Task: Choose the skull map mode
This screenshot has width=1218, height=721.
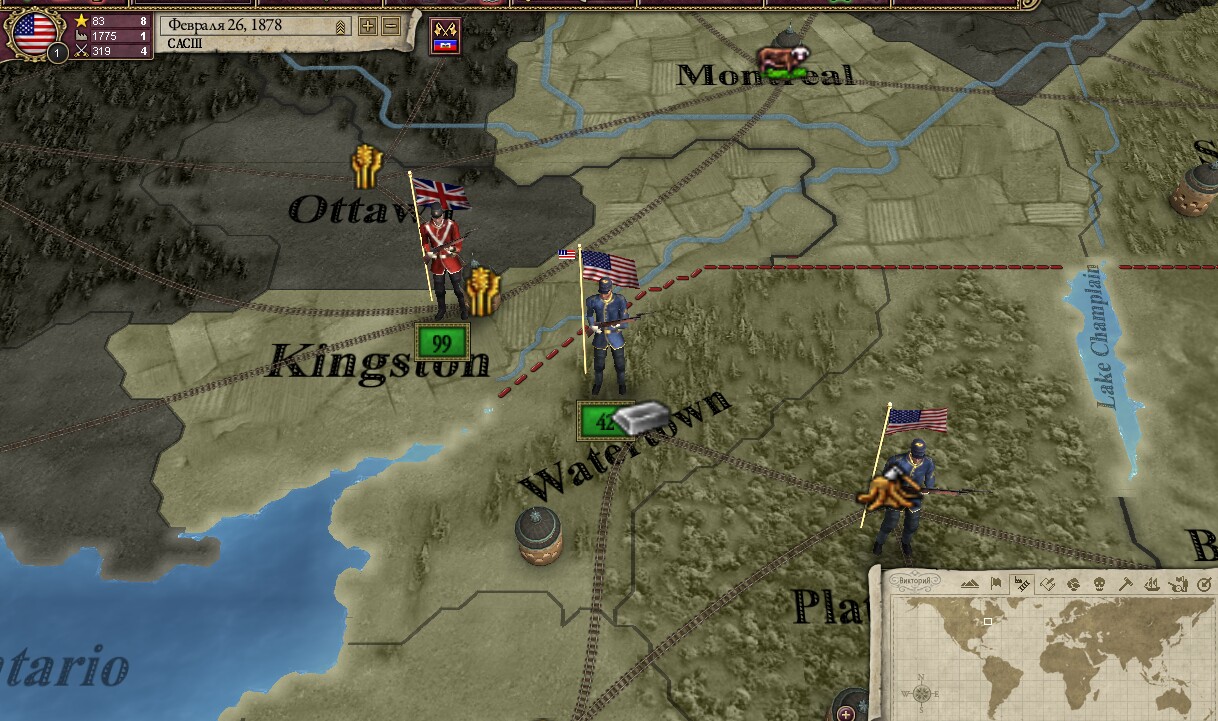Action: pos(1099,584)
